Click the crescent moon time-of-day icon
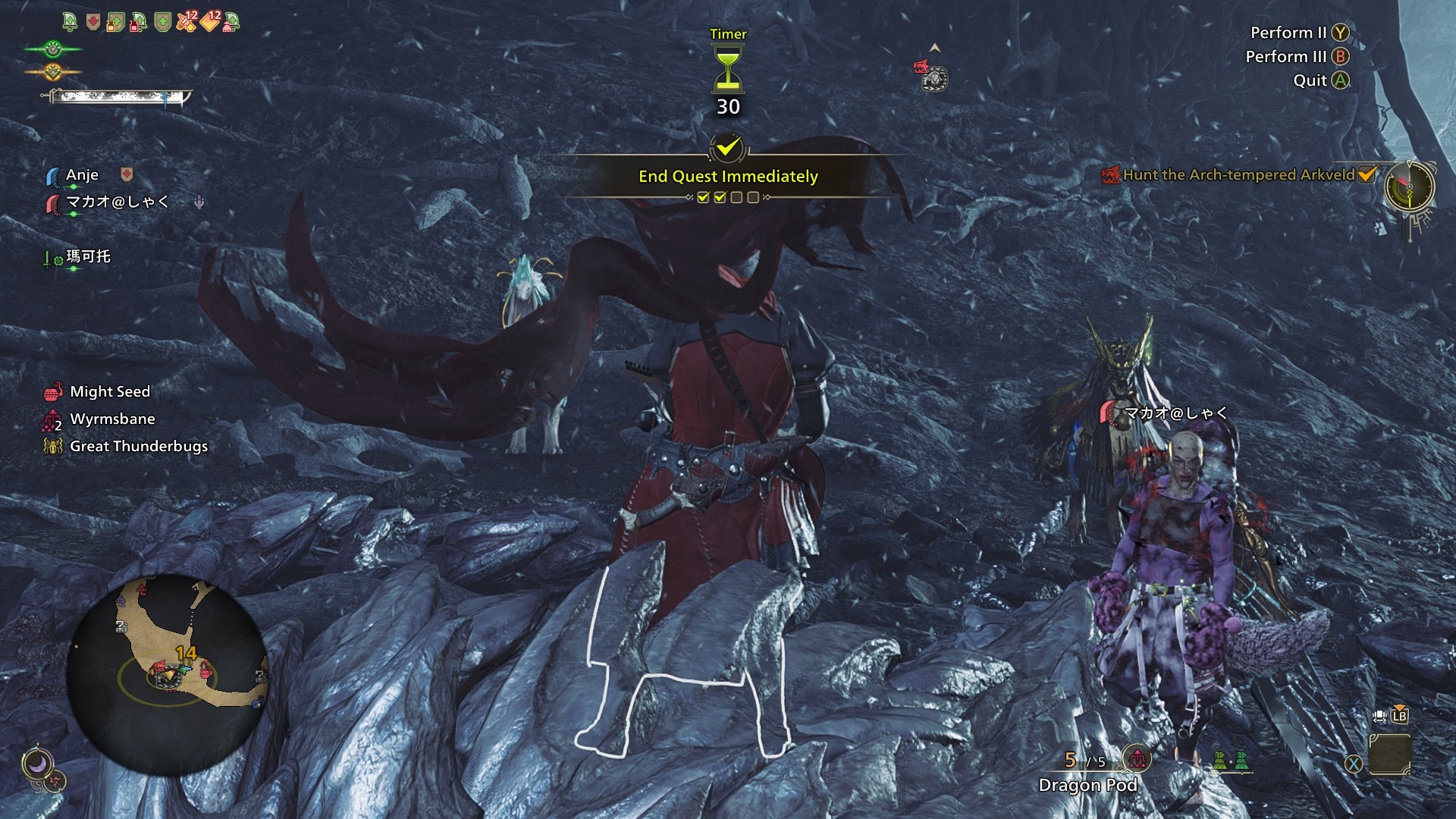 pyautogui.click(x=36, y=764)
